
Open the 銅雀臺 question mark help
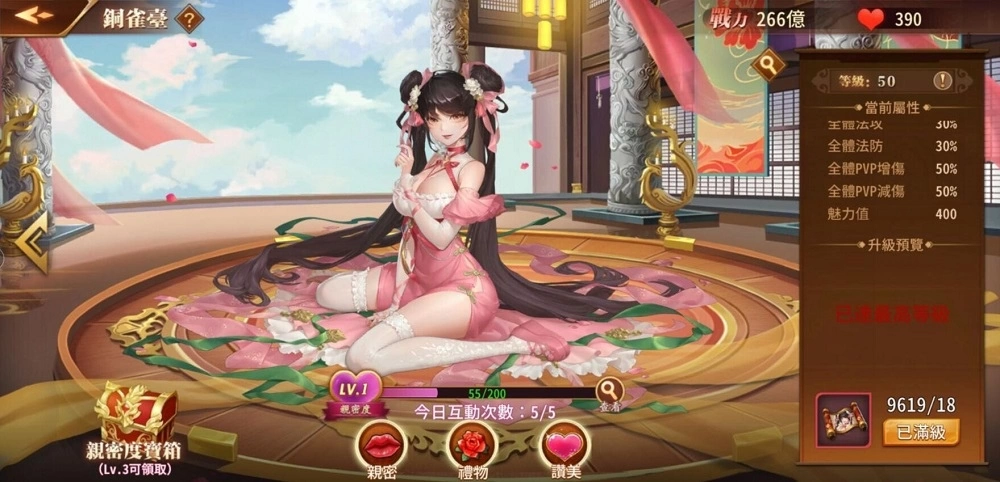(189, 18)
